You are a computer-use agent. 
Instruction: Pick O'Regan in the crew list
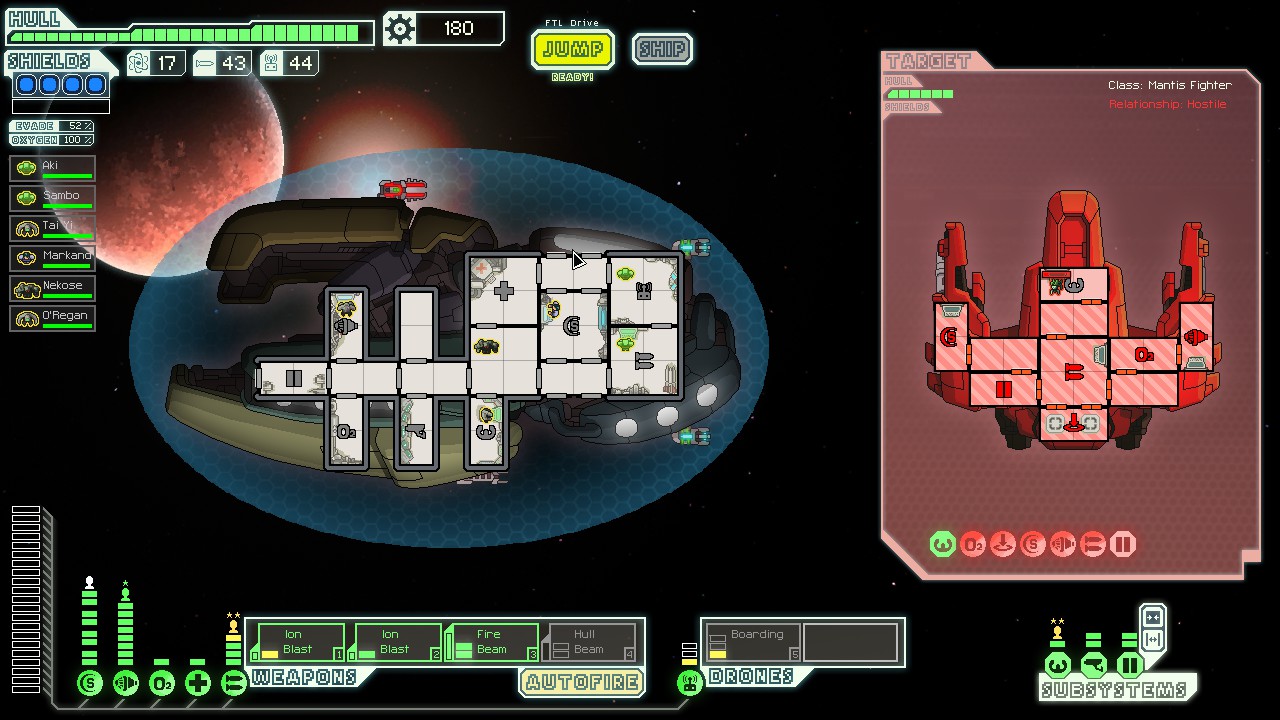tap(53, 318)
